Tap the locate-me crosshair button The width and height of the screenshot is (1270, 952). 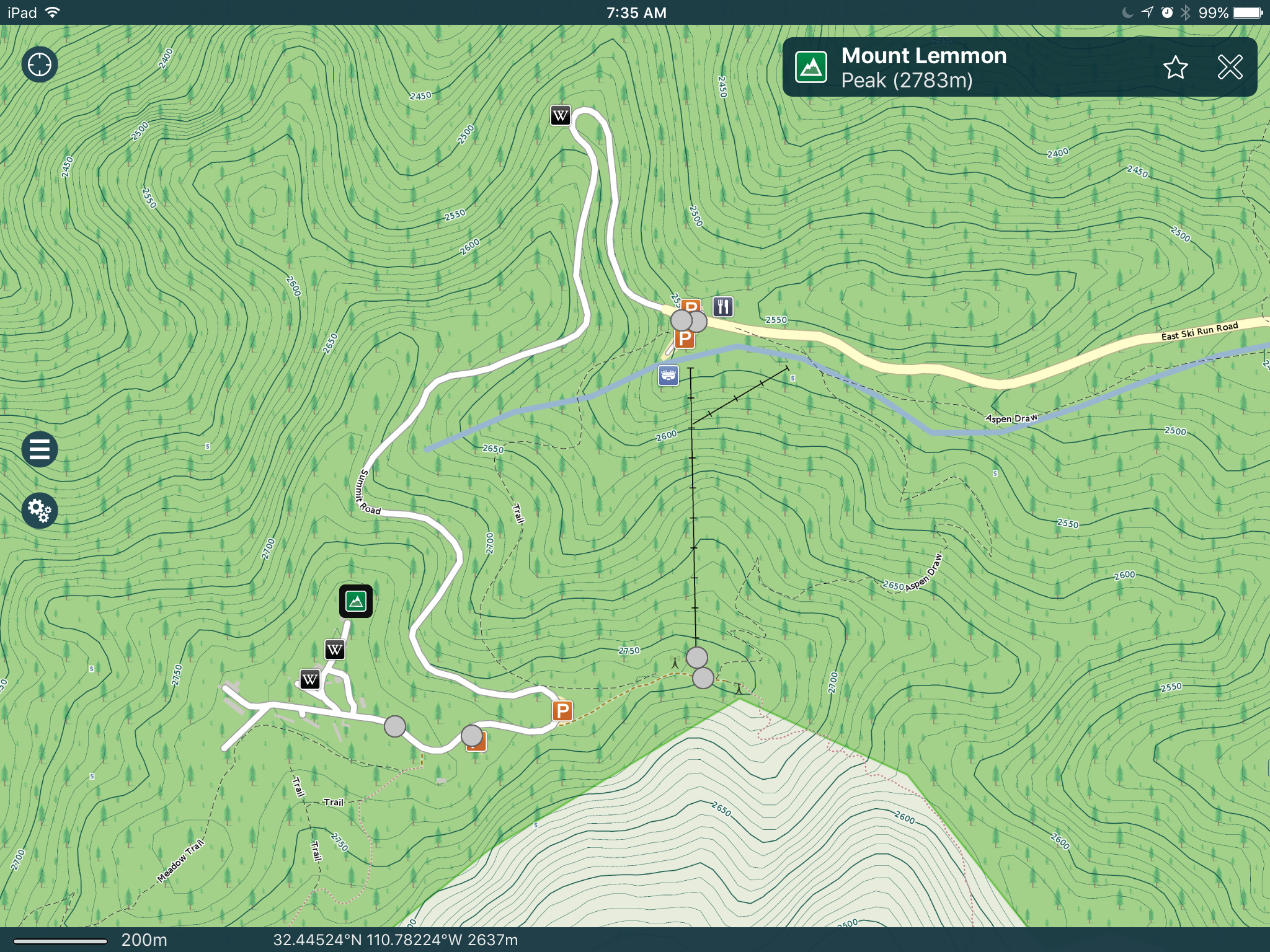(x=40, y=64)
